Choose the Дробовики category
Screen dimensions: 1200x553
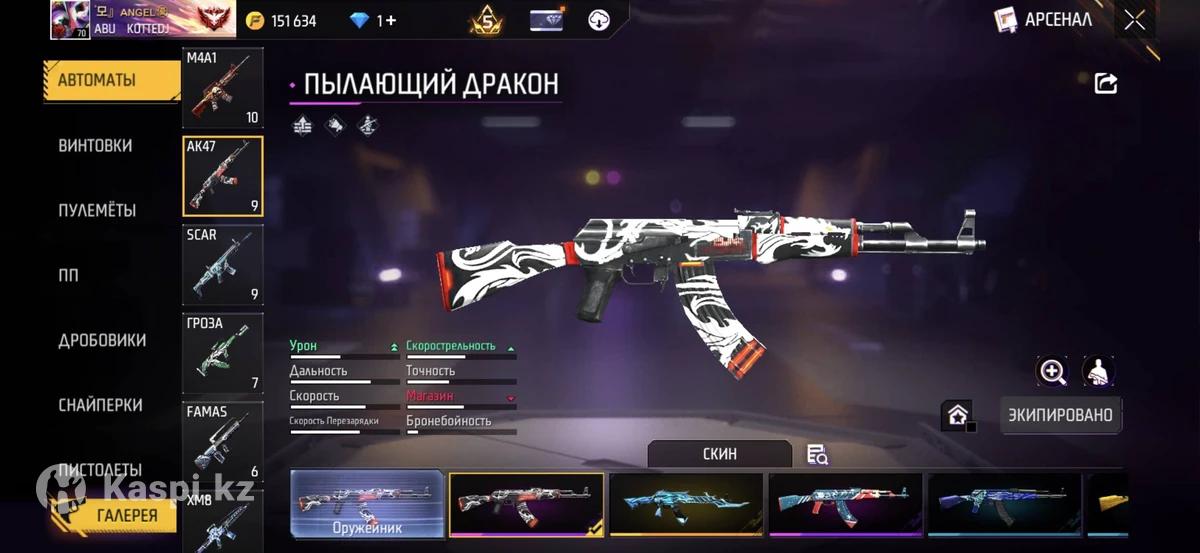click(102, 341)
